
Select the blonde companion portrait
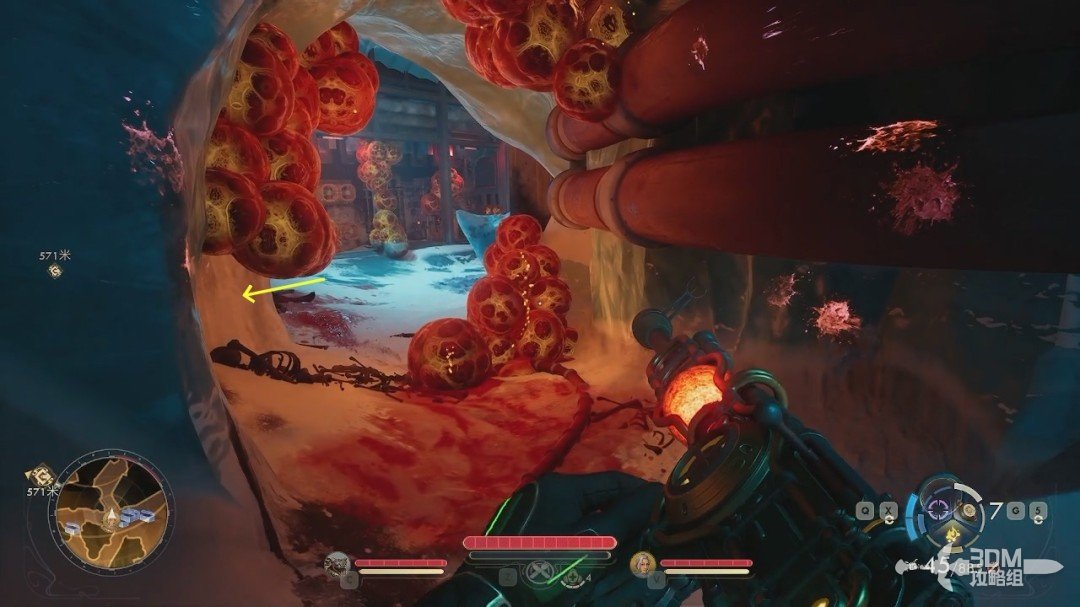pyautogui.click(x=642, y=564)
